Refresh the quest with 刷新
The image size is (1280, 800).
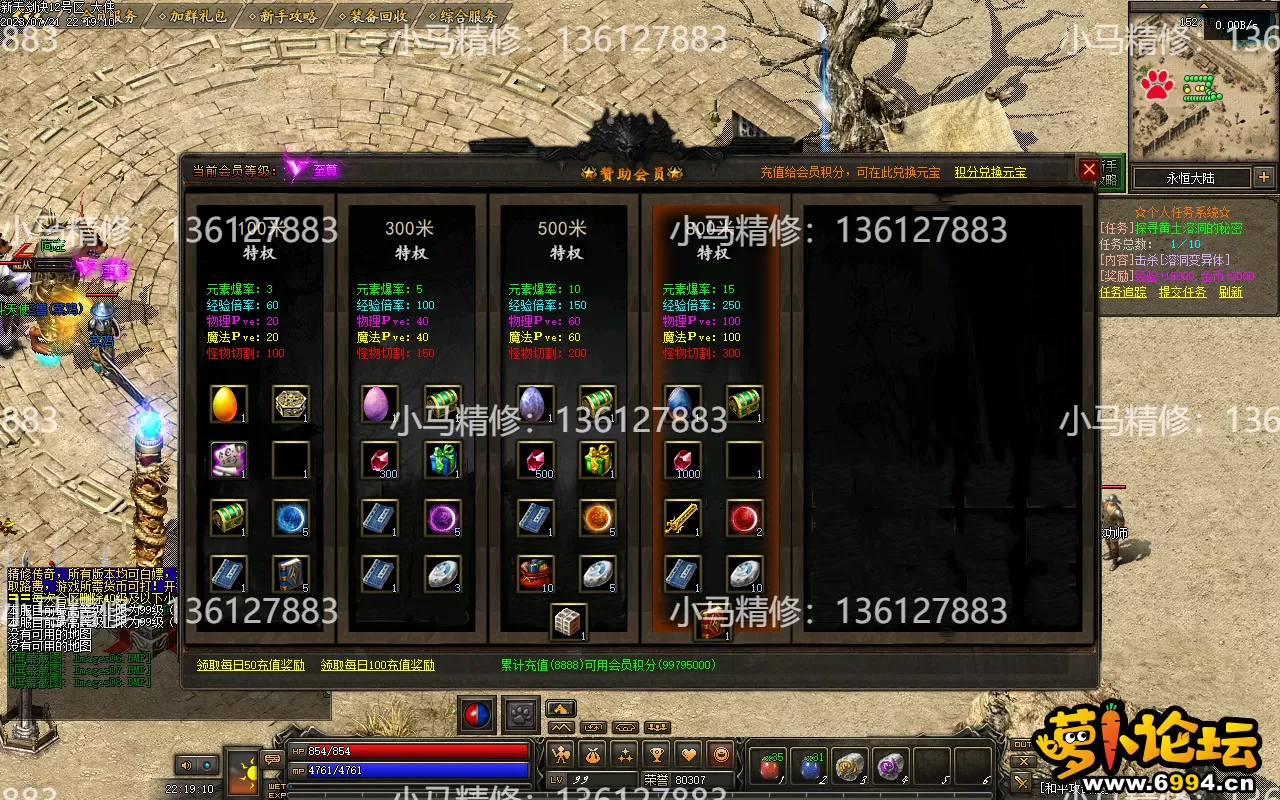pos(1230,292)
